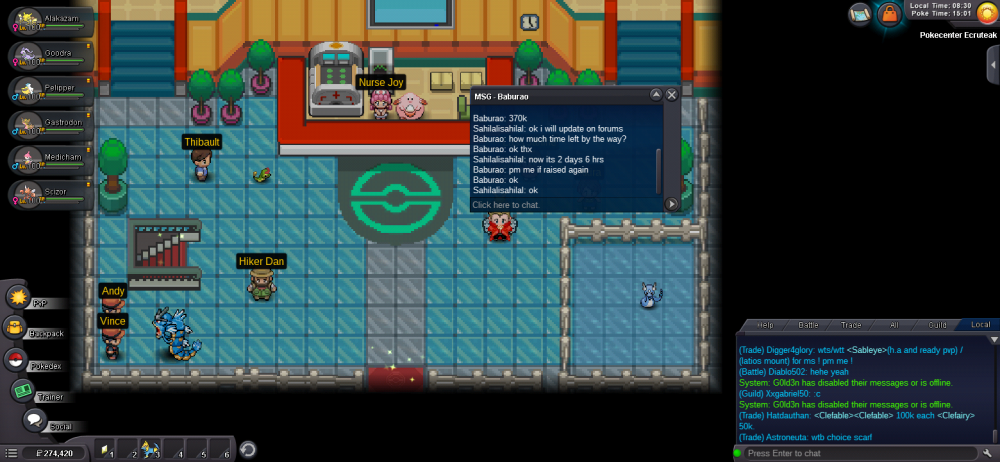The image size is (1000, 462).
Task: Click the orange shopping bag icon
Action: click(x=889, y=14)
